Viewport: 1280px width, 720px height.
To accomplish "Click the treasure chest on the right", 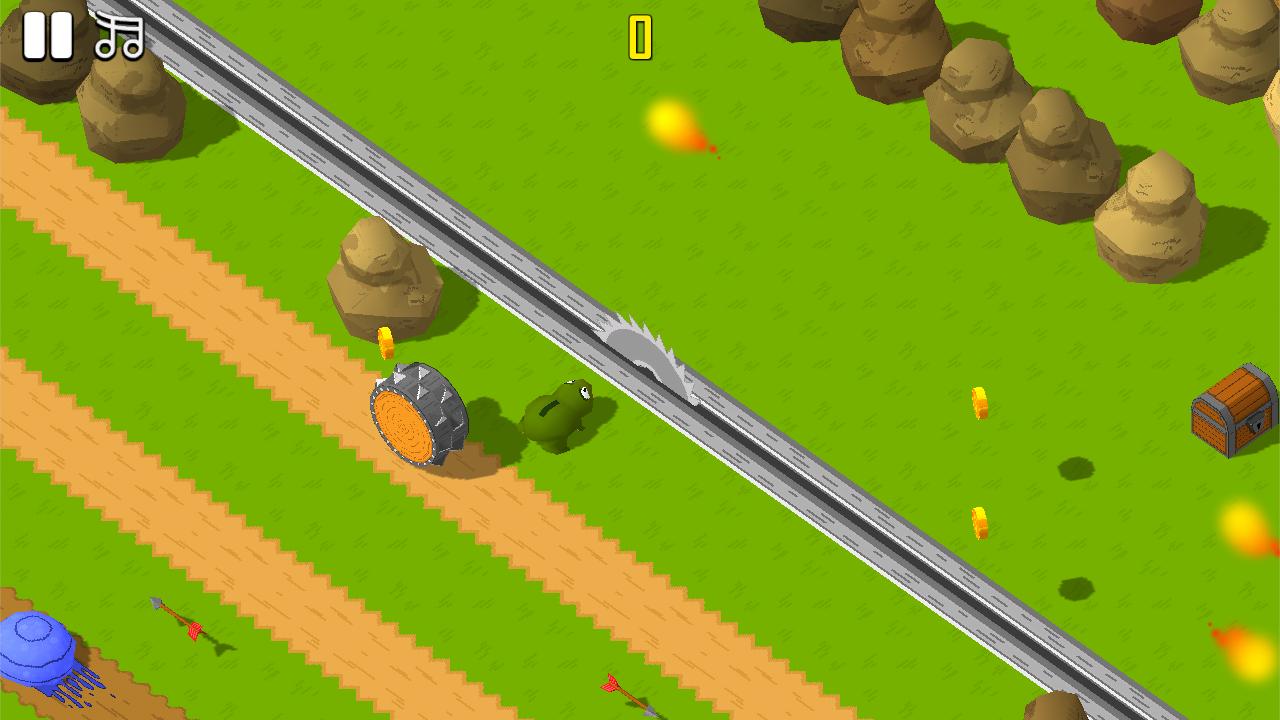I will tap(1230, 410).
